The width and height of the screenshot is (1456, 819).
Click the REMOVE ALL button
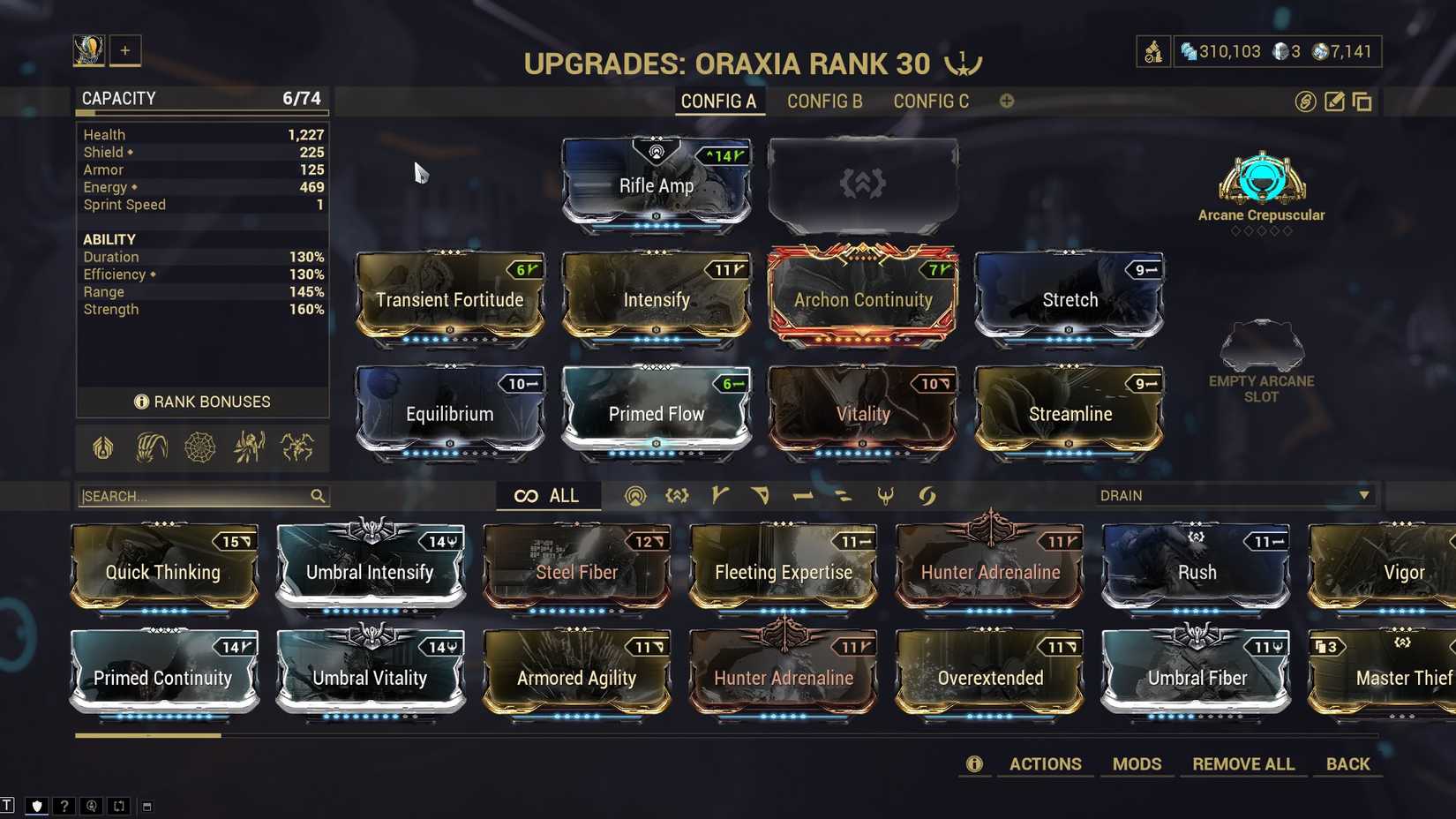pyautogui.click(x=1243, y=763)
